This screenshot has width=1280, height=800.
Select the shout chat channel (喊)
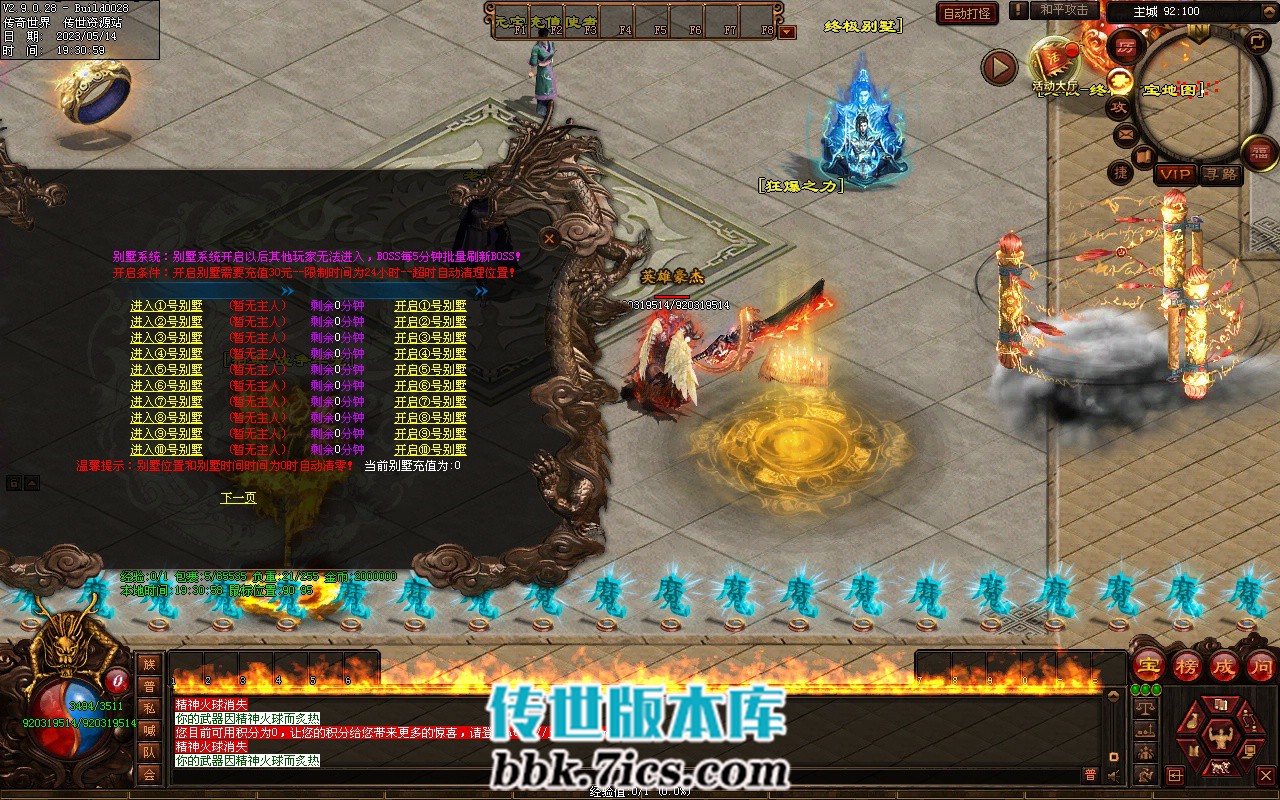click(x=149, y=730)
